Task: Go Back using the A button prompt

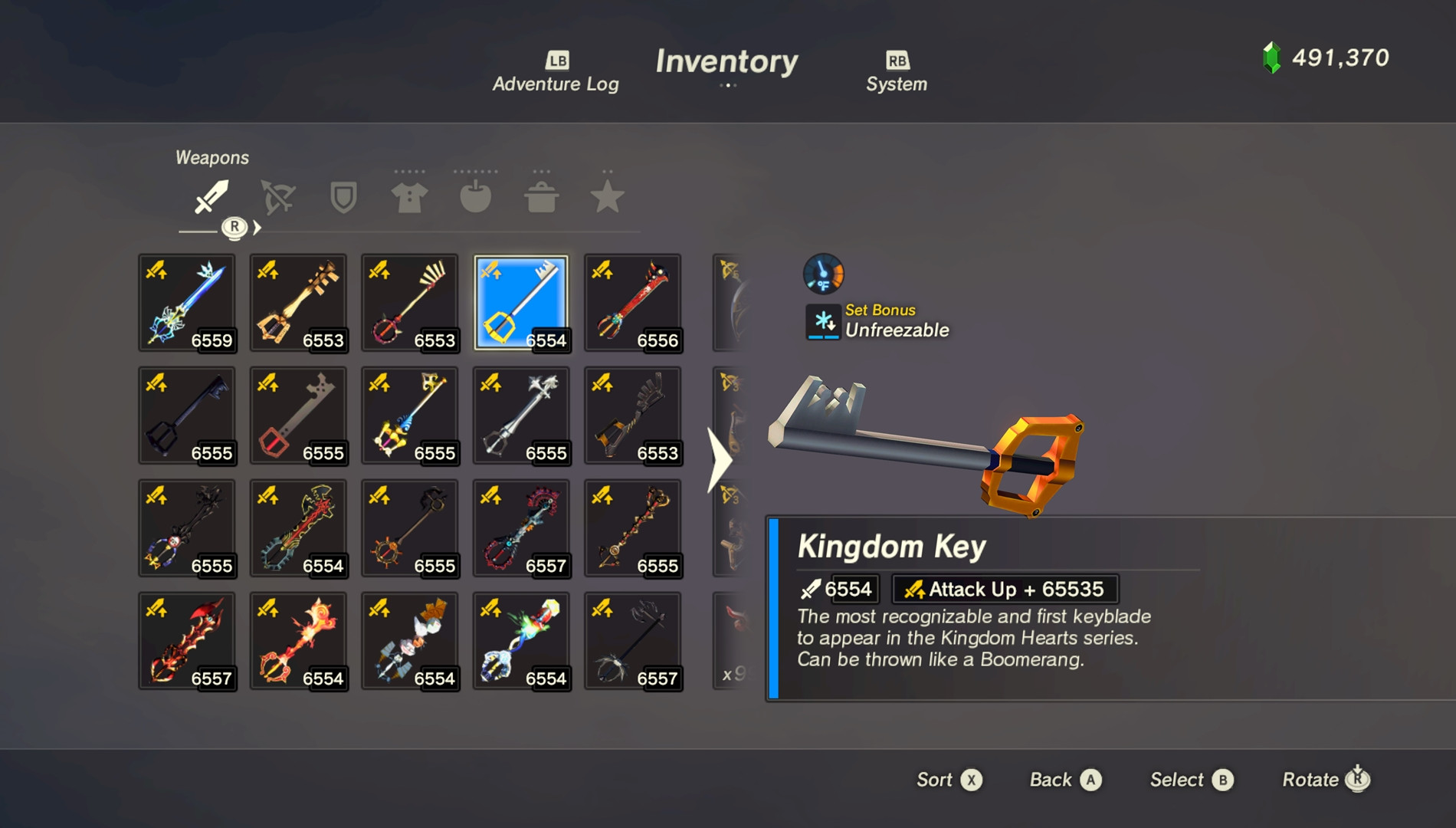Action: point(1064,780)
